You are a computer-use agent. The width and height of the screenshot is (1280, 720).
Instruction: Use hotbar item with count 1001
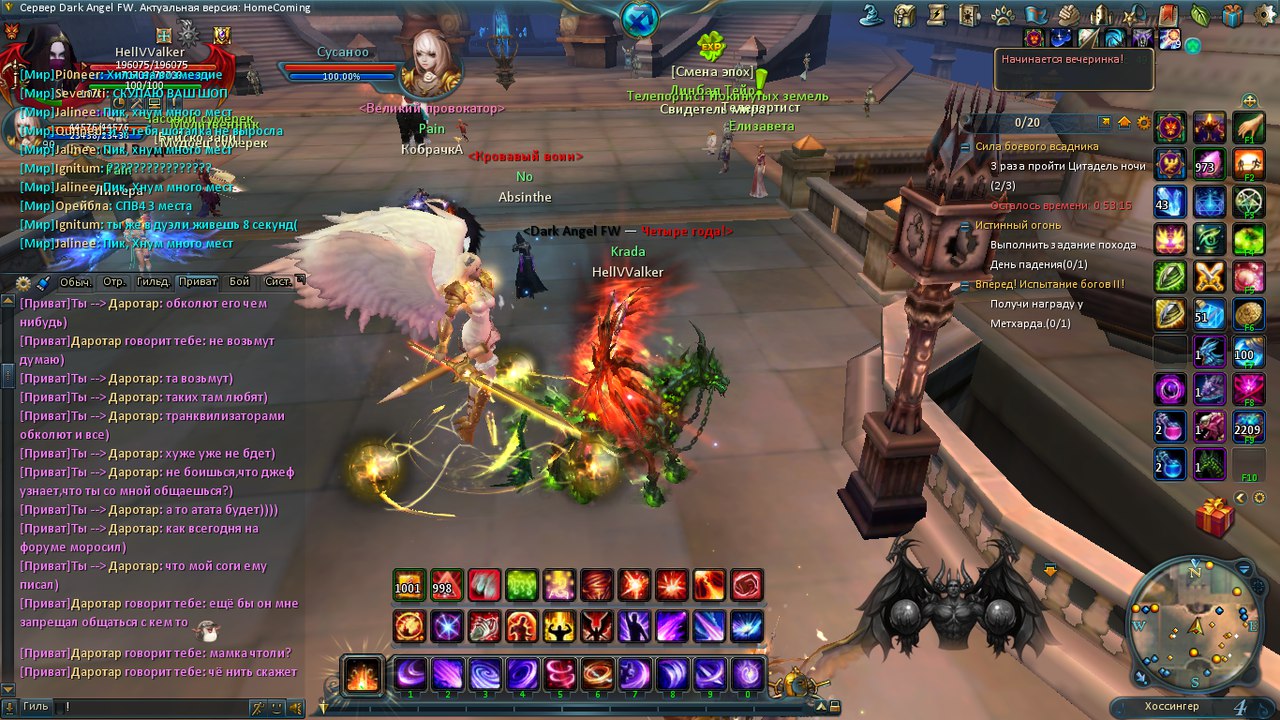point(408,585)
